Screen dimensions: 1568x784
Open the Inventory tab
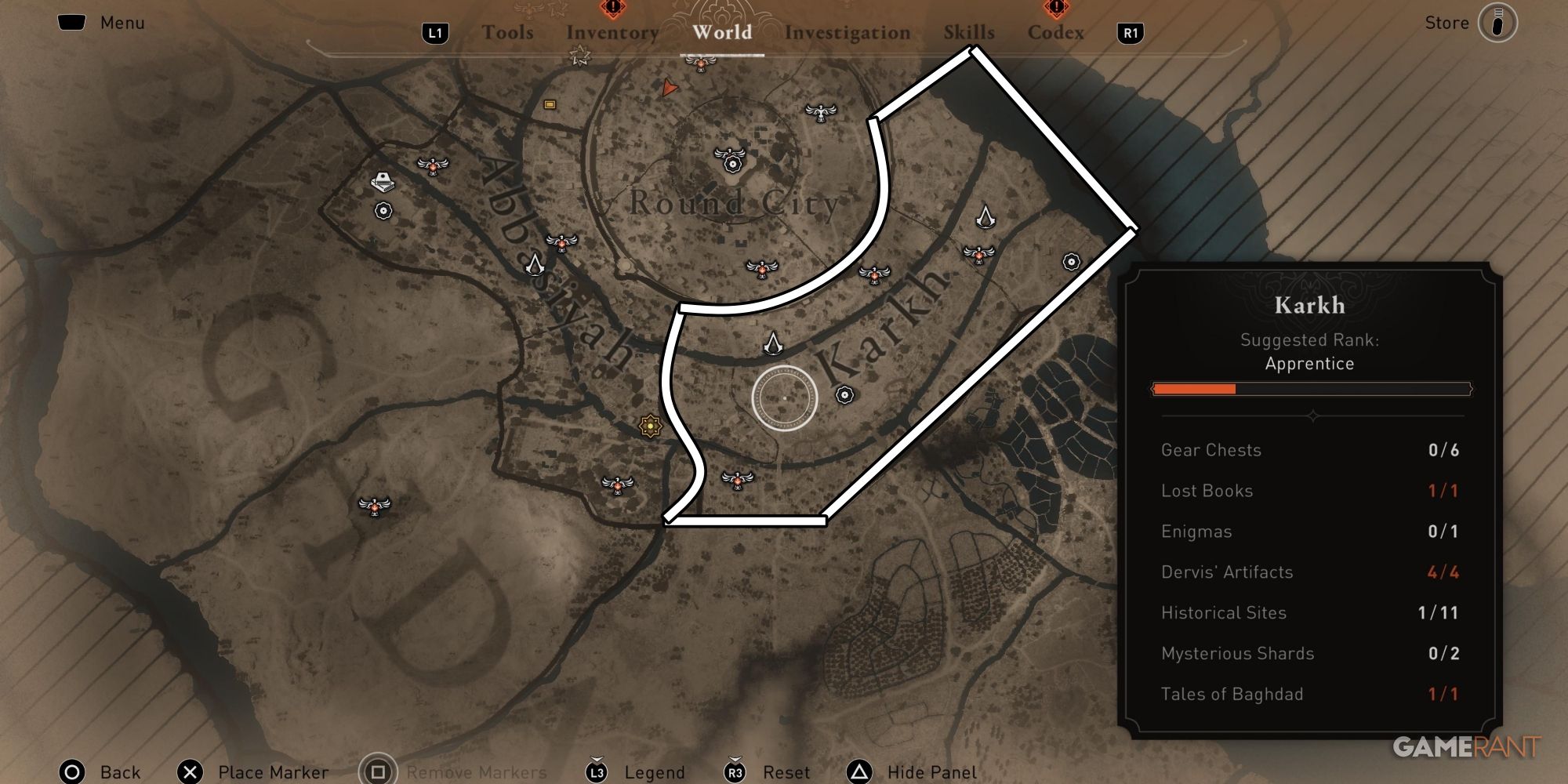[x=612, y=33]
